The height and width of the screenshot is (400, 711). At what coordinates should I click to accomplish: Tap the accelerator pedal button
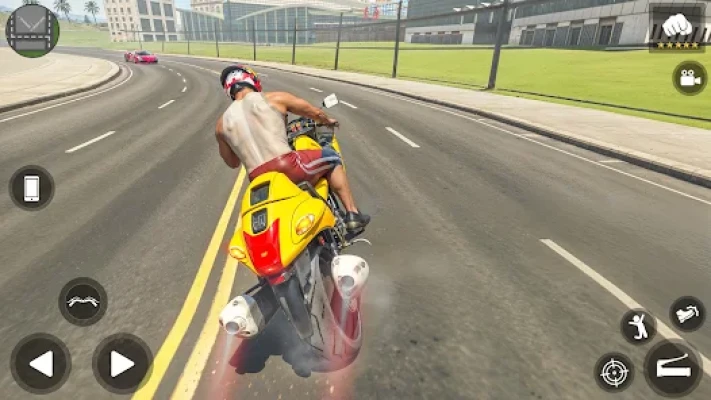[x=672, y=368]
